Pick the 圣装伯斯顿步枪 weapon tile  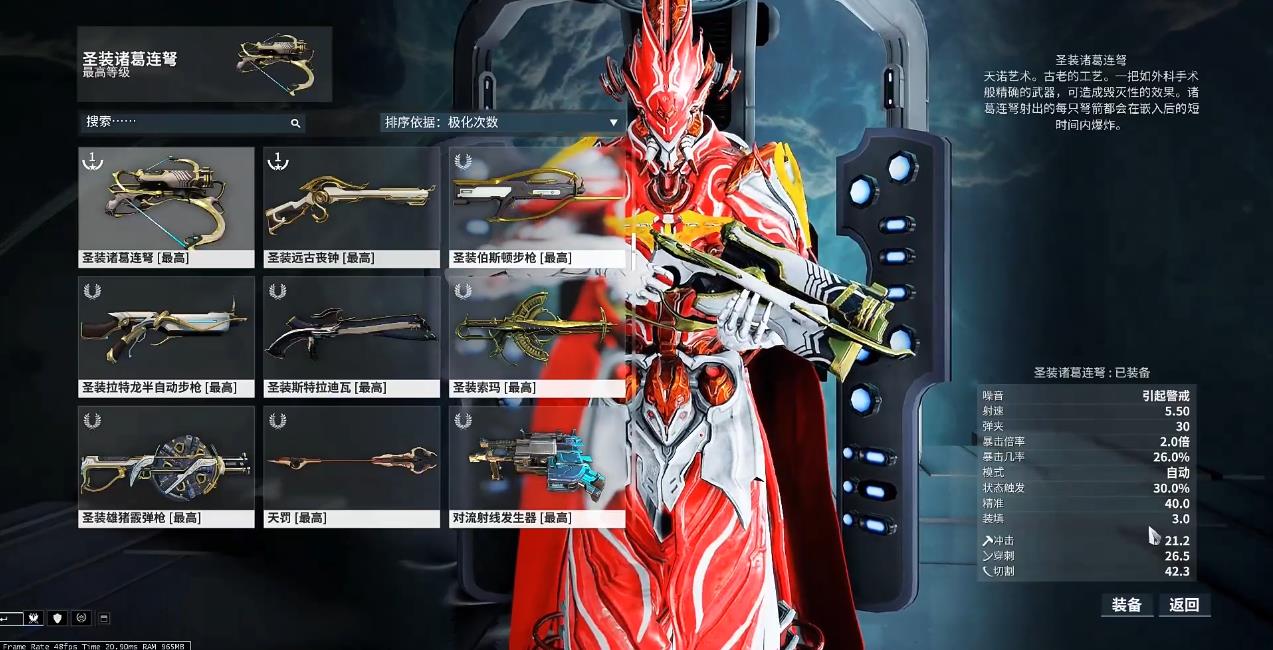536,207
